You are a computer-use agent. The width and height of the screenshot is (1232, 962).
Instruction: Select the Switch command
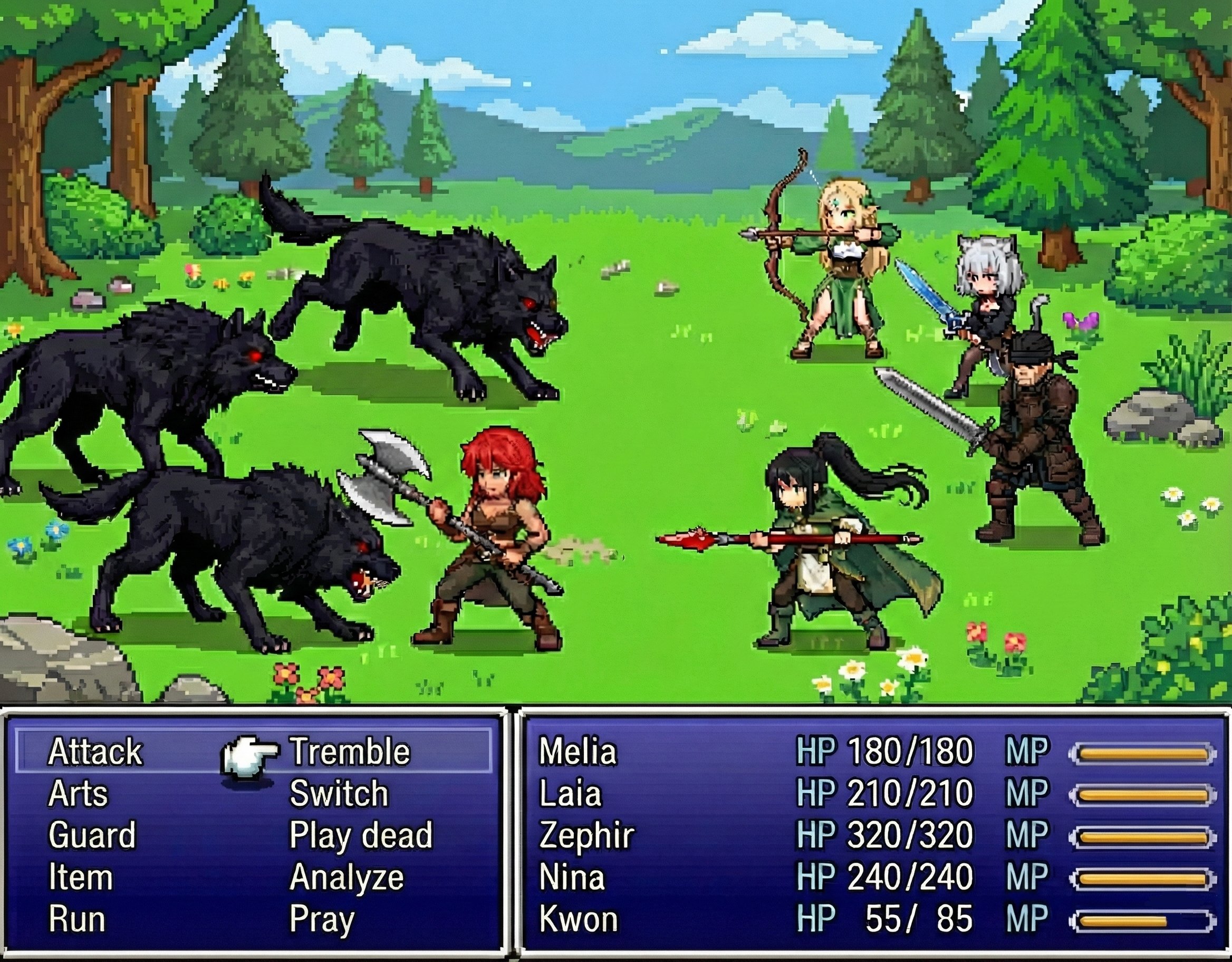click(339, 794)
